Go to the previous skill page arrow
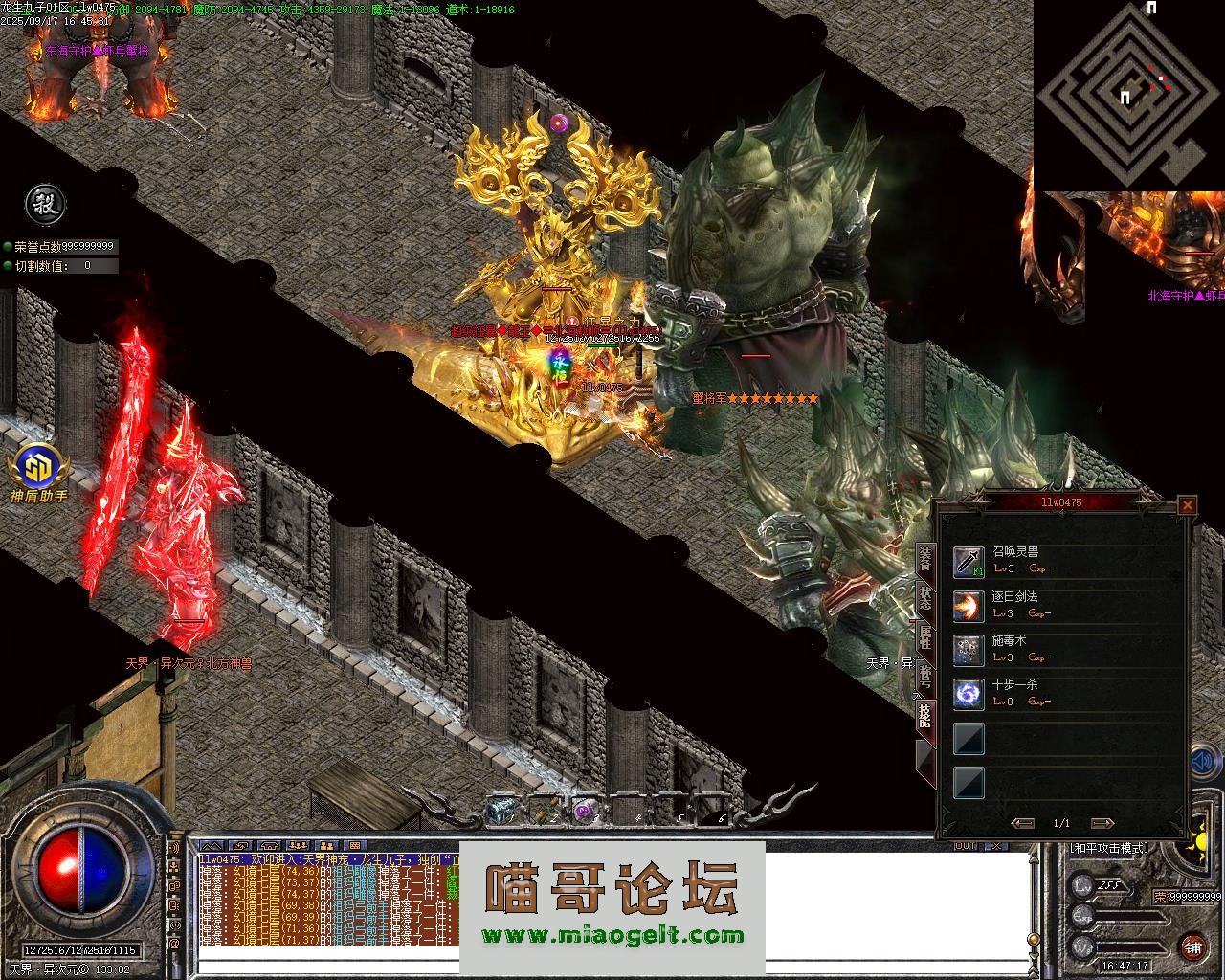The height and width of the screenshot is (980, 1225). [x=1022, y=823]
